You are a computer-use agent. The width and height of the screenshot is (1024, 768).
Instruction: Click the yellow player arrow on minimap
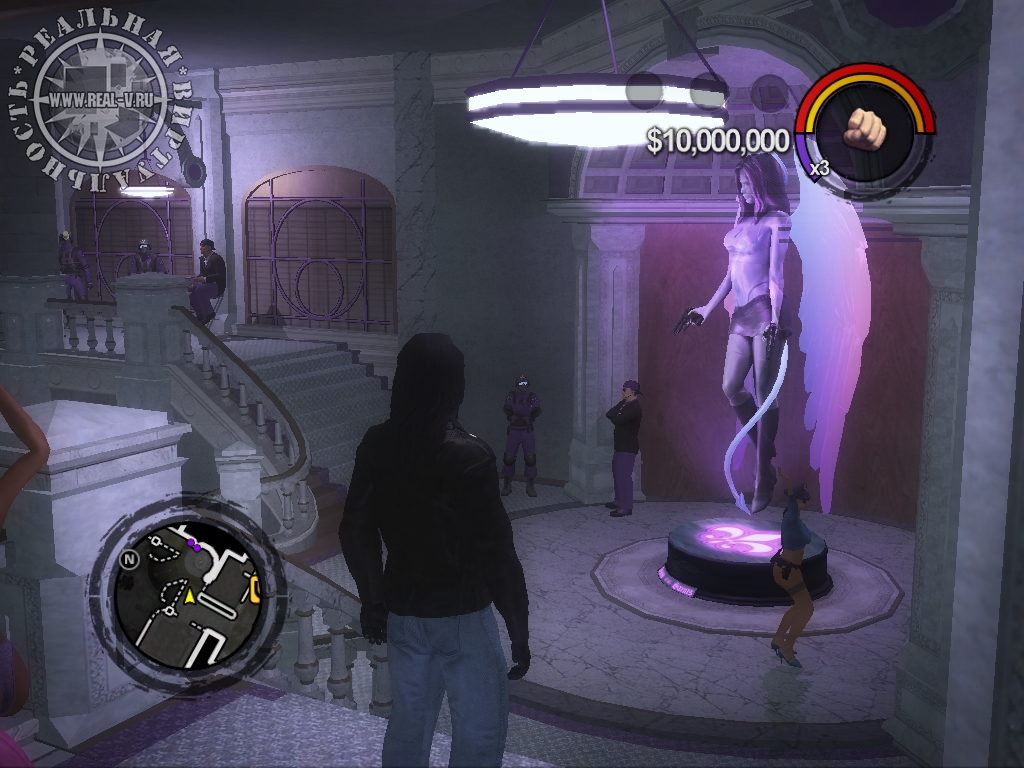pyautogui.click(x=187, y=596)
